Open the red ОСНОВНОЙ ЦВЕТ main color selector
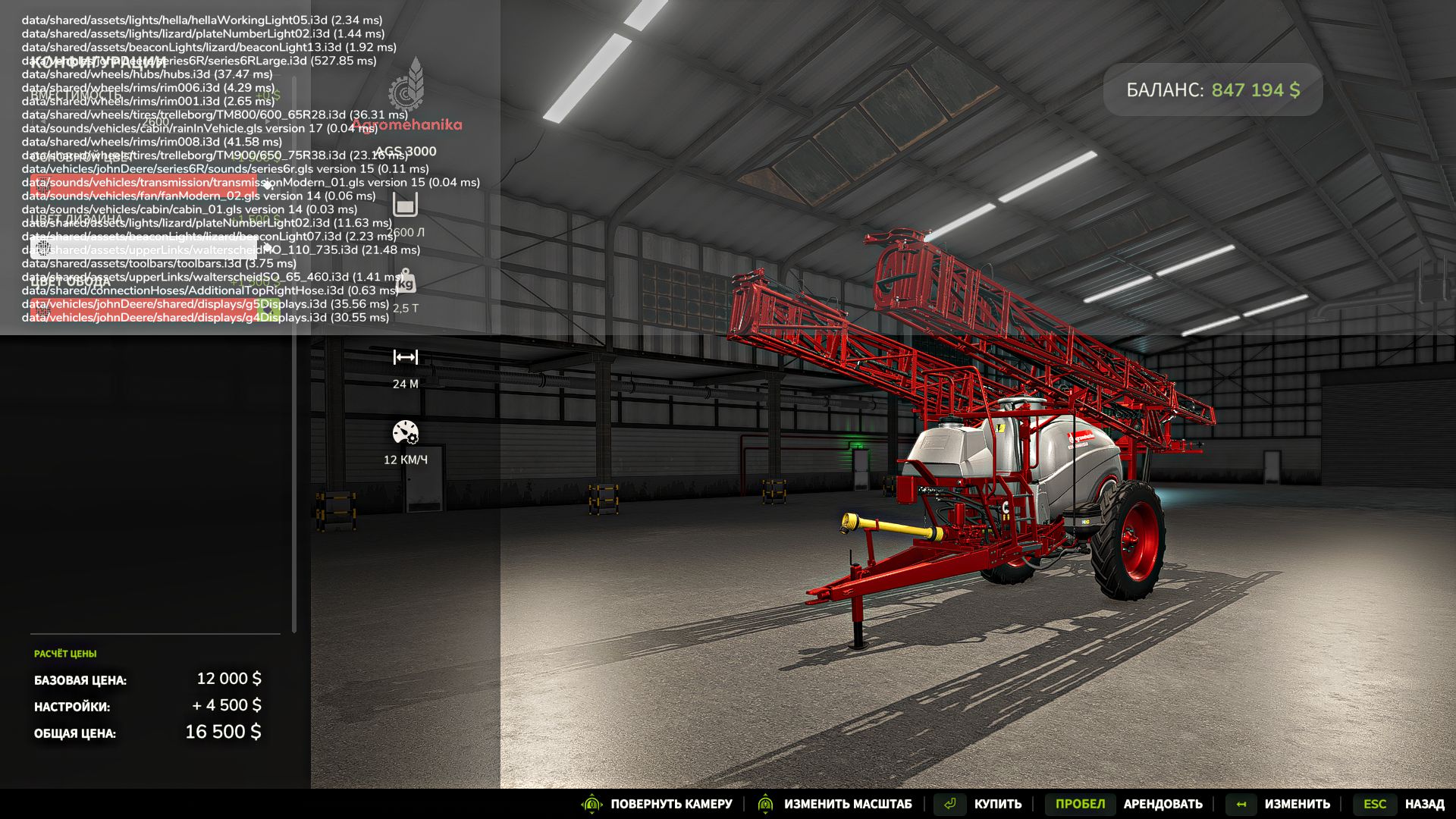The height and width of the screenshot is (819, 1456). pos(144,184)
